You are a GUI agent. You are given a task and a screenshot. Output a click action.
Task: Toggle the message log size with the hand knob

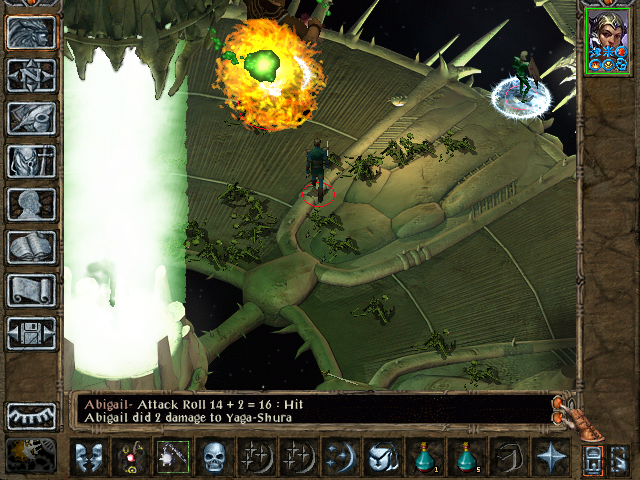click(569, 408)
